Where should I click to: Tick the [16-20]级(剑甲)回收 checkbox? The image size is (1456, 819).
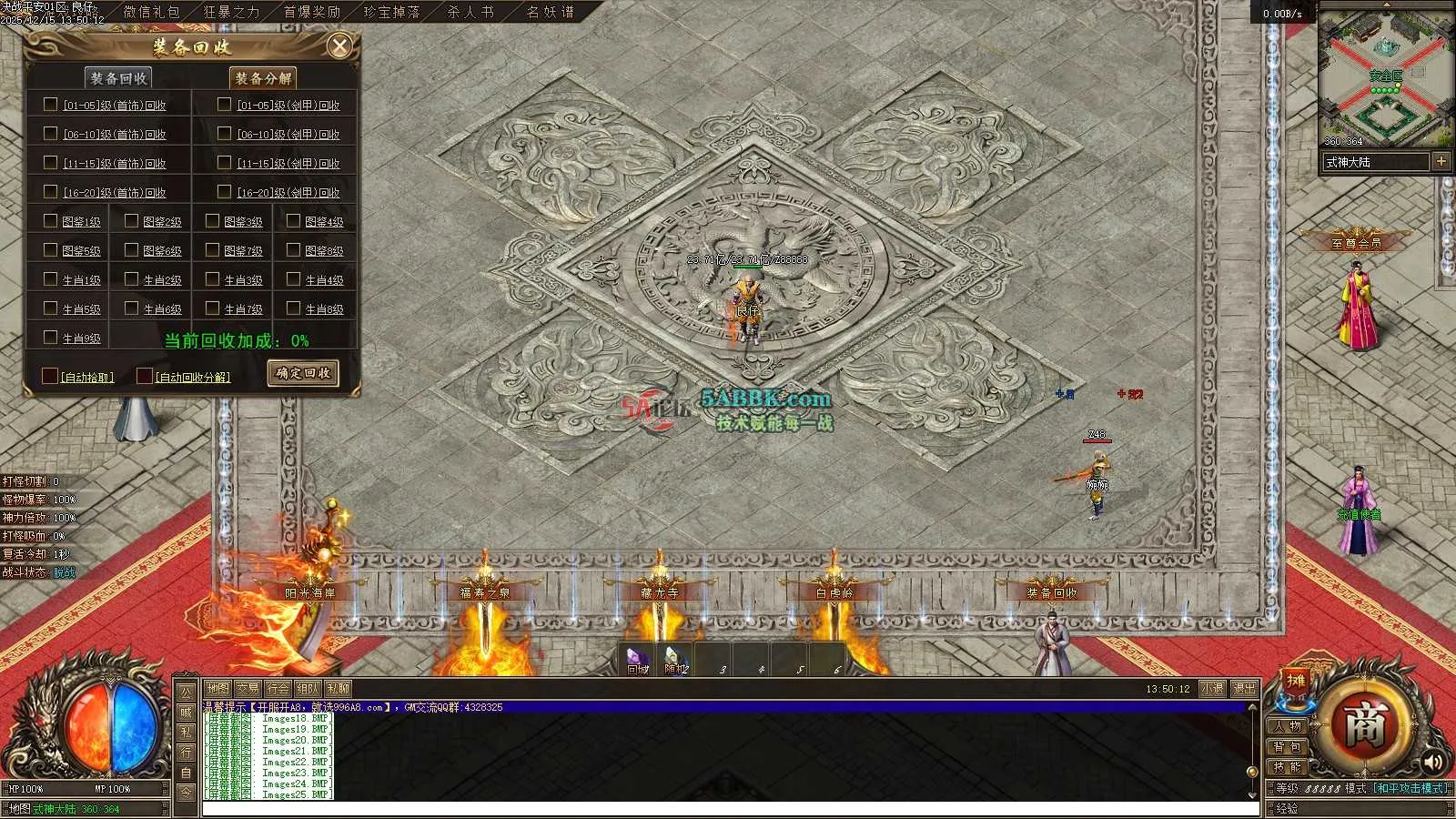[x=224, y=192]
